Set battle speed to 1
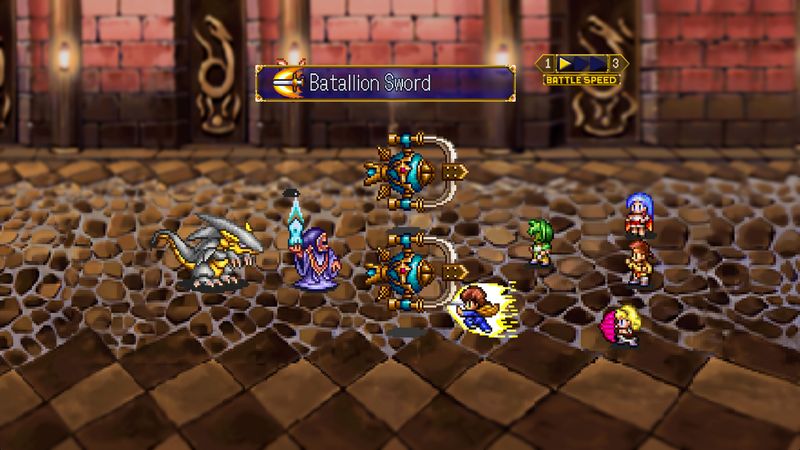The height and width of the screenshot is (450, 800). 550,64
